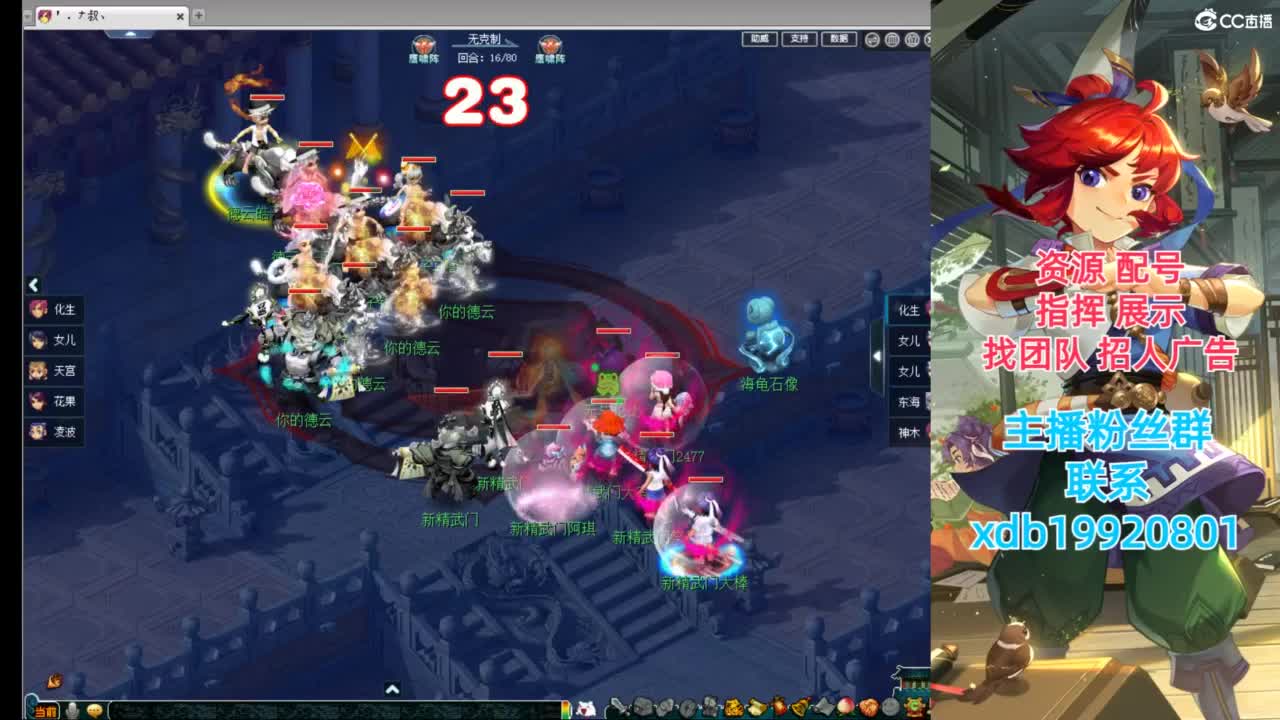Collapse the left sidebar using the chevron
Image resolution: width=1280 pixels, height=720 pixels.
34,282
